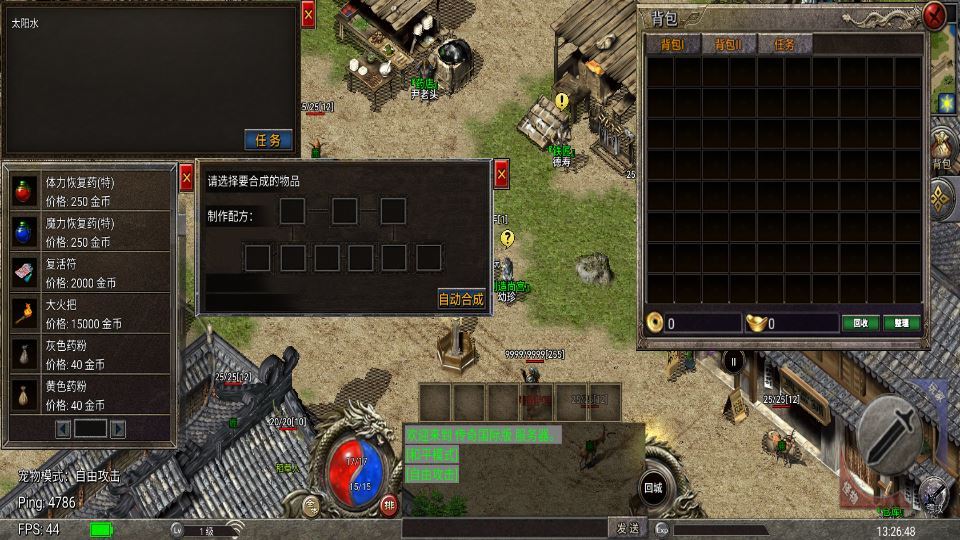This screenshot has width=960, height=540.
Task: Close the backpack window
Action: tap(934, 15)
